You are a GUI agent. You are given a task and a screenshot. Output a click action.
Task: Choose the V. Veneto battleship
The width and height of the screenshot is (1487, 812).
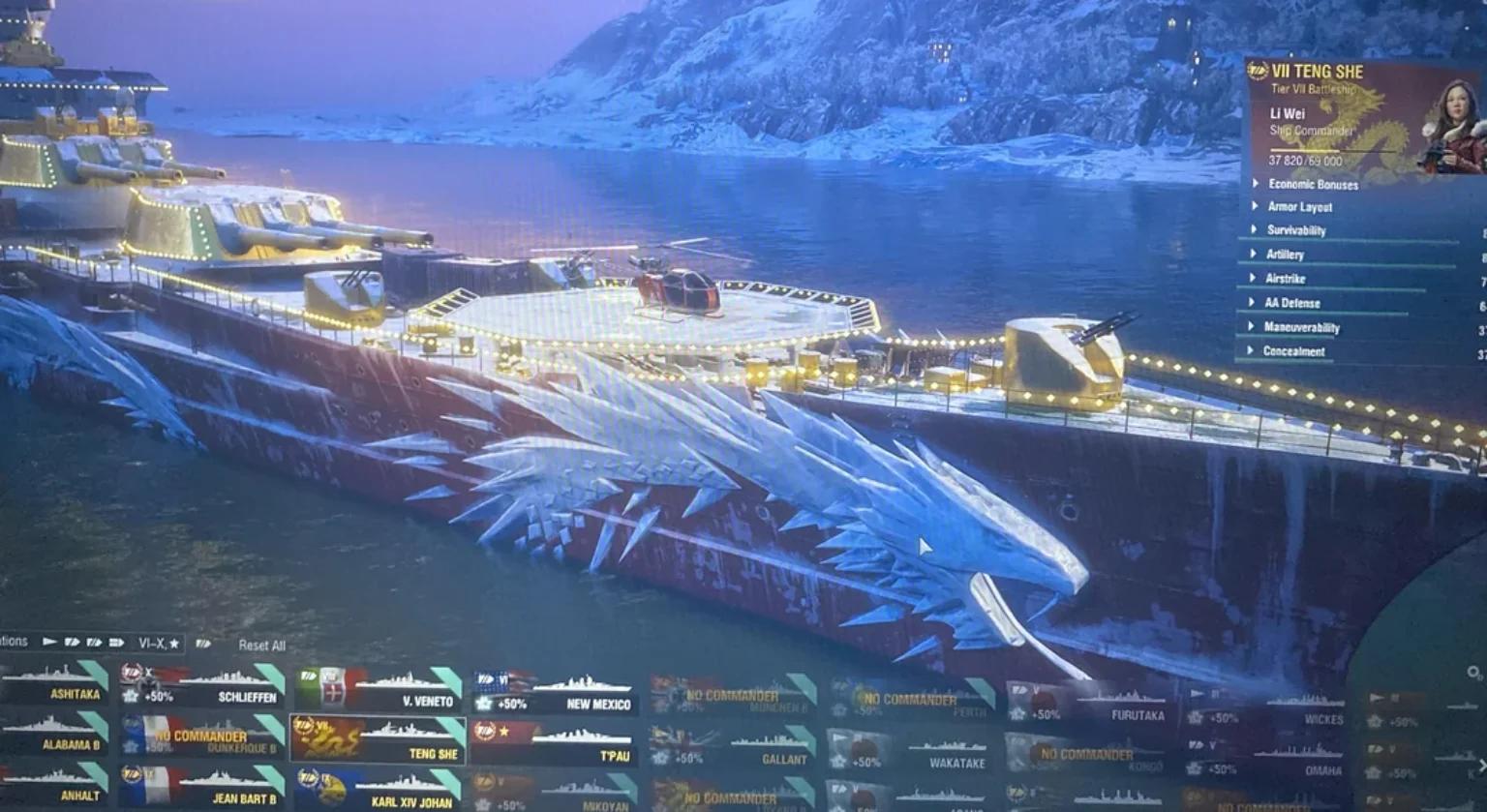click(x=379, y=687)
